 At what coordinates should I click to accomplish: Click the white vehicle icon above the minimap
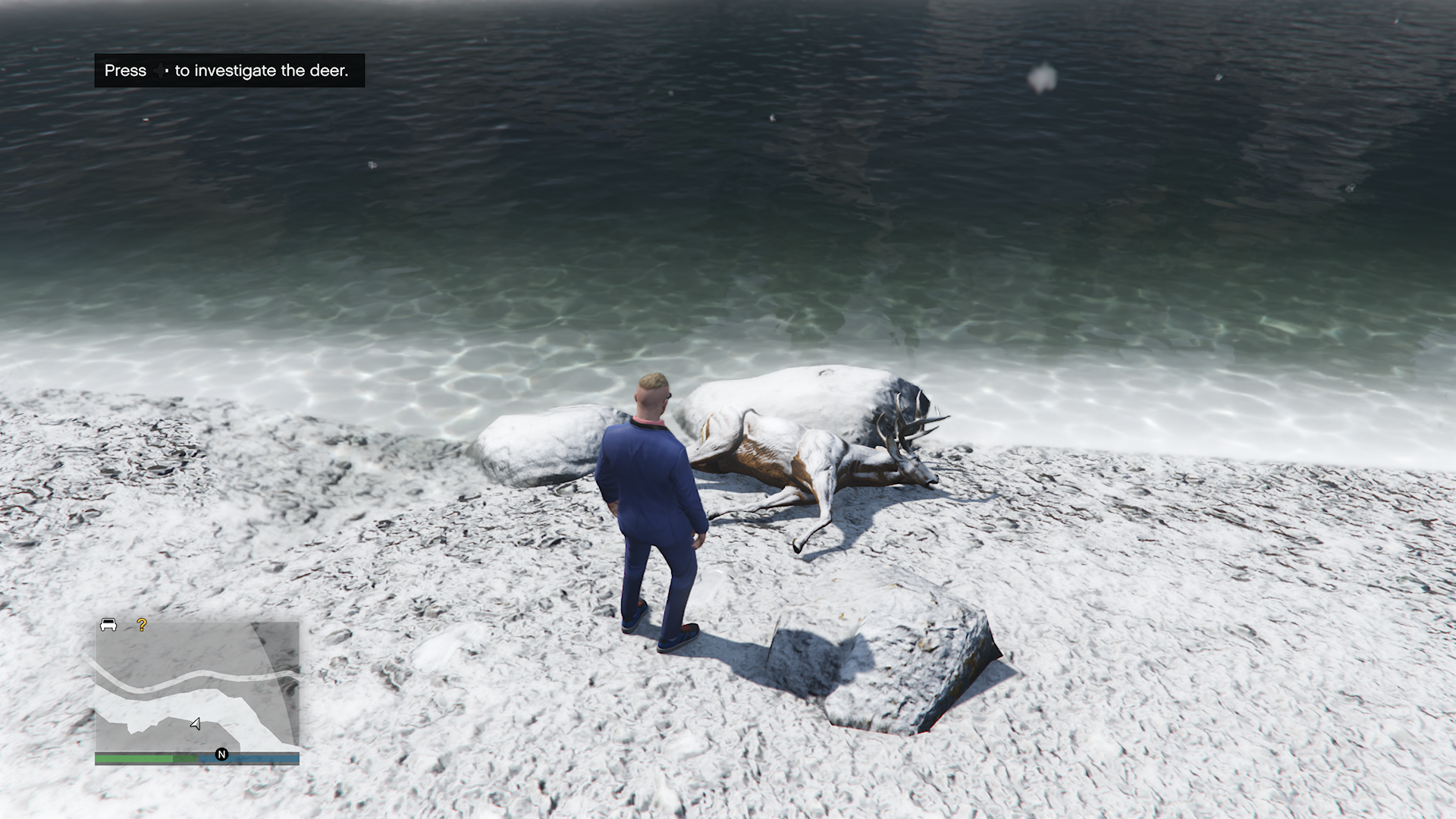tap(107, 625)
